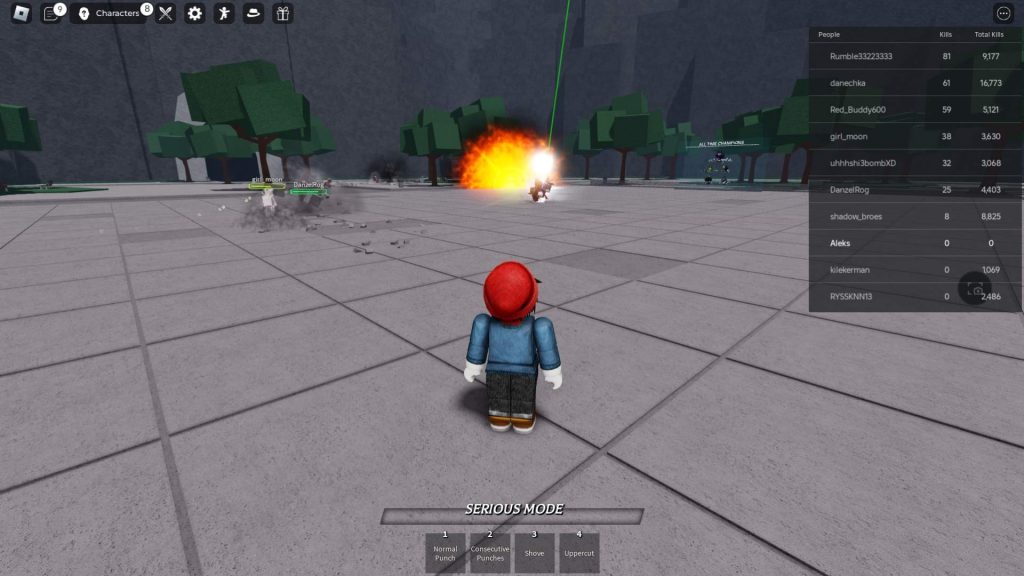This screenshot has height=576, width=1024.
Task: Click the screenshot capture camera button
Action: pyautogui.click(x=975, y=290)
